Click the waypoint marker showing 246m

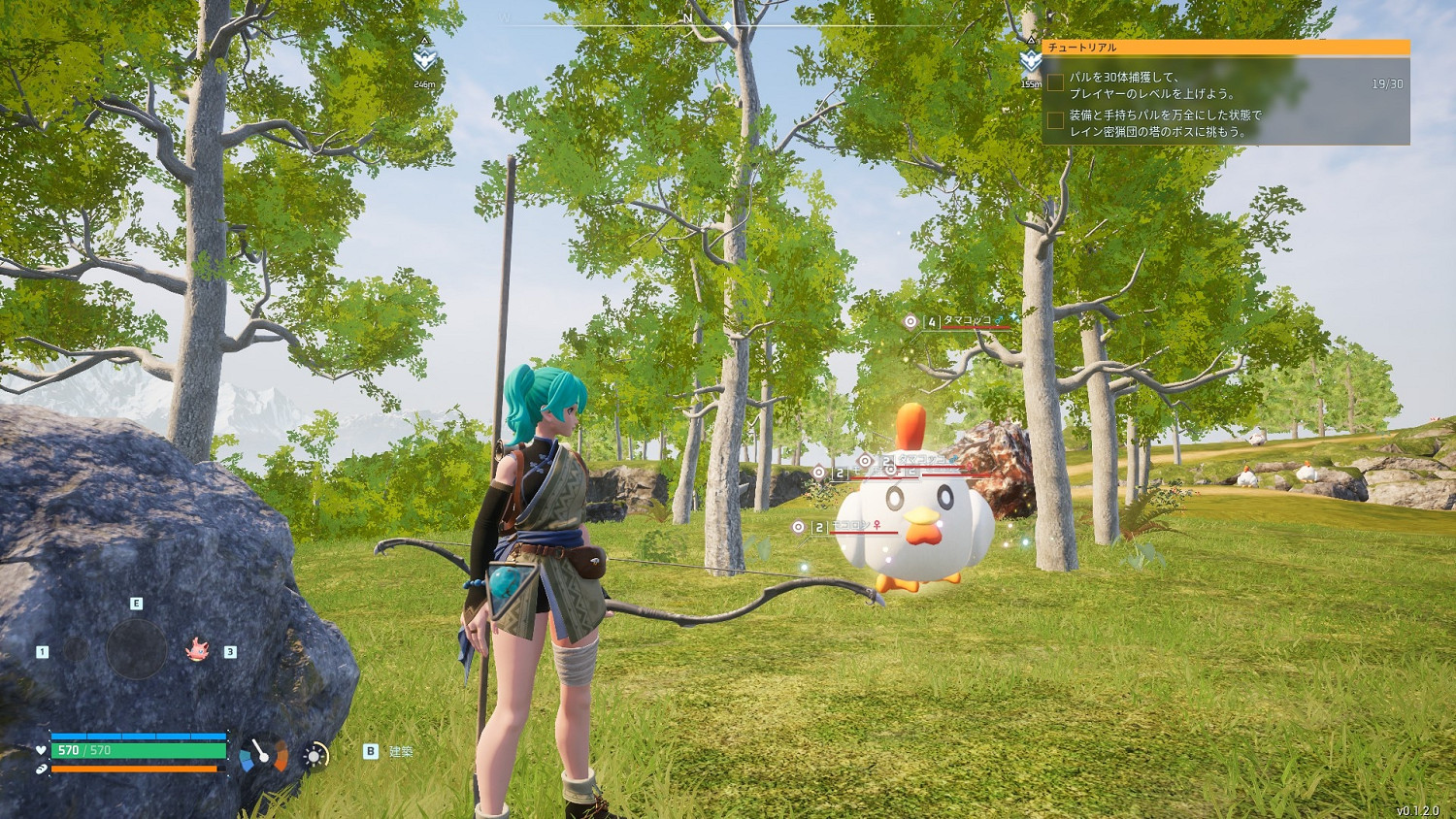click(424, 61)
